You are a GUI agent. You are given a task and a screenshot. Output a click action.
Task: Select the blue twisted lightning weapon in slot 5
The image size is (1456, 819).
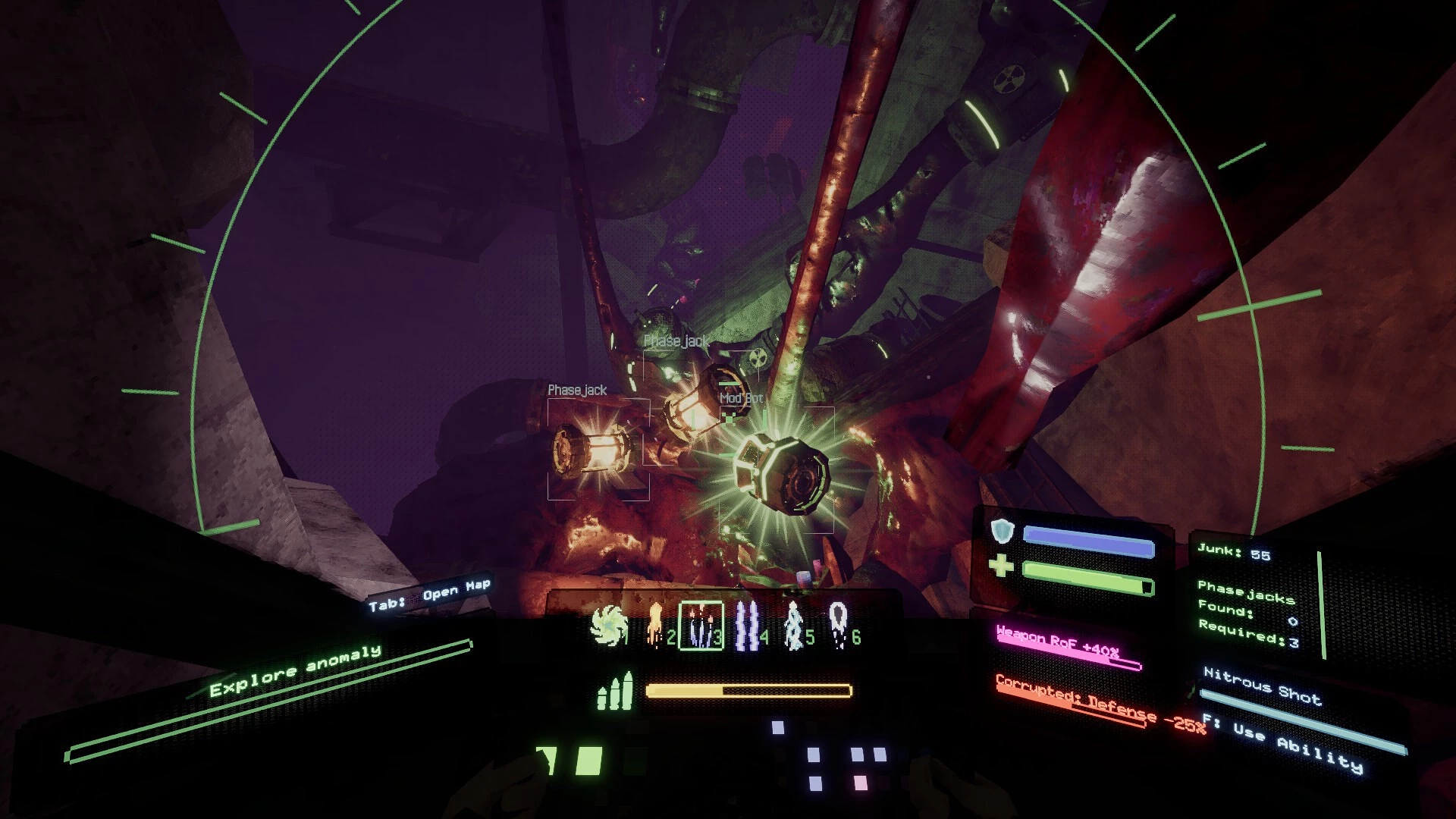pyautogui.click(x=794, y=627)
